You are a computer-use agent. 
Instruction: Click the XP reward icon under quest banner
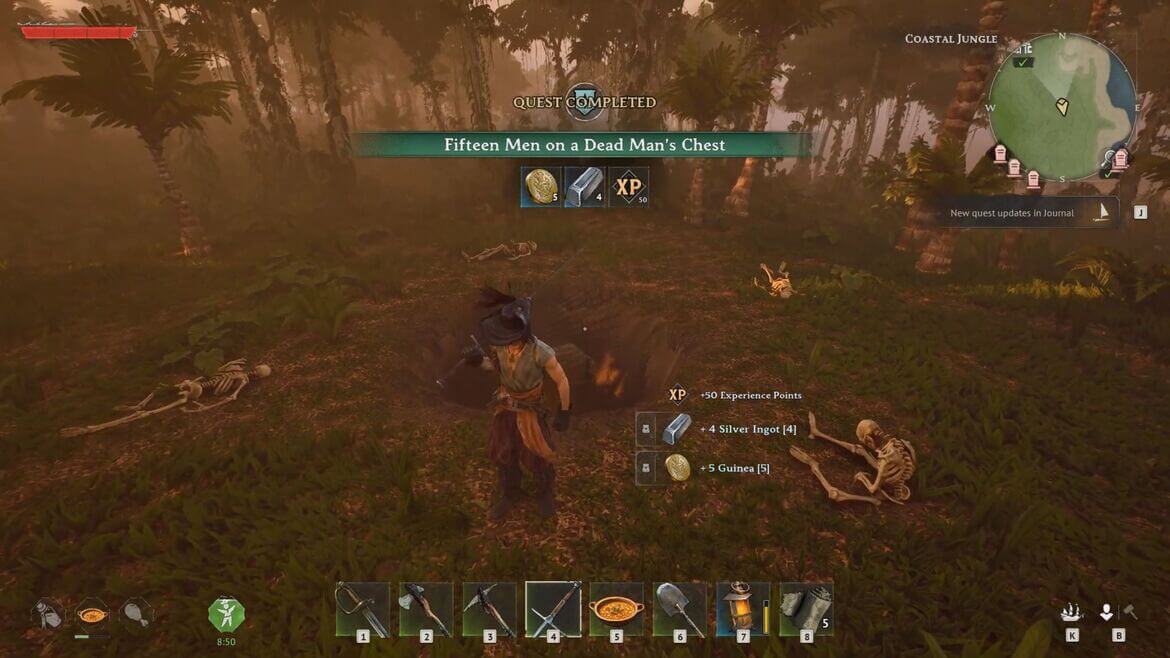pos(628,187)
